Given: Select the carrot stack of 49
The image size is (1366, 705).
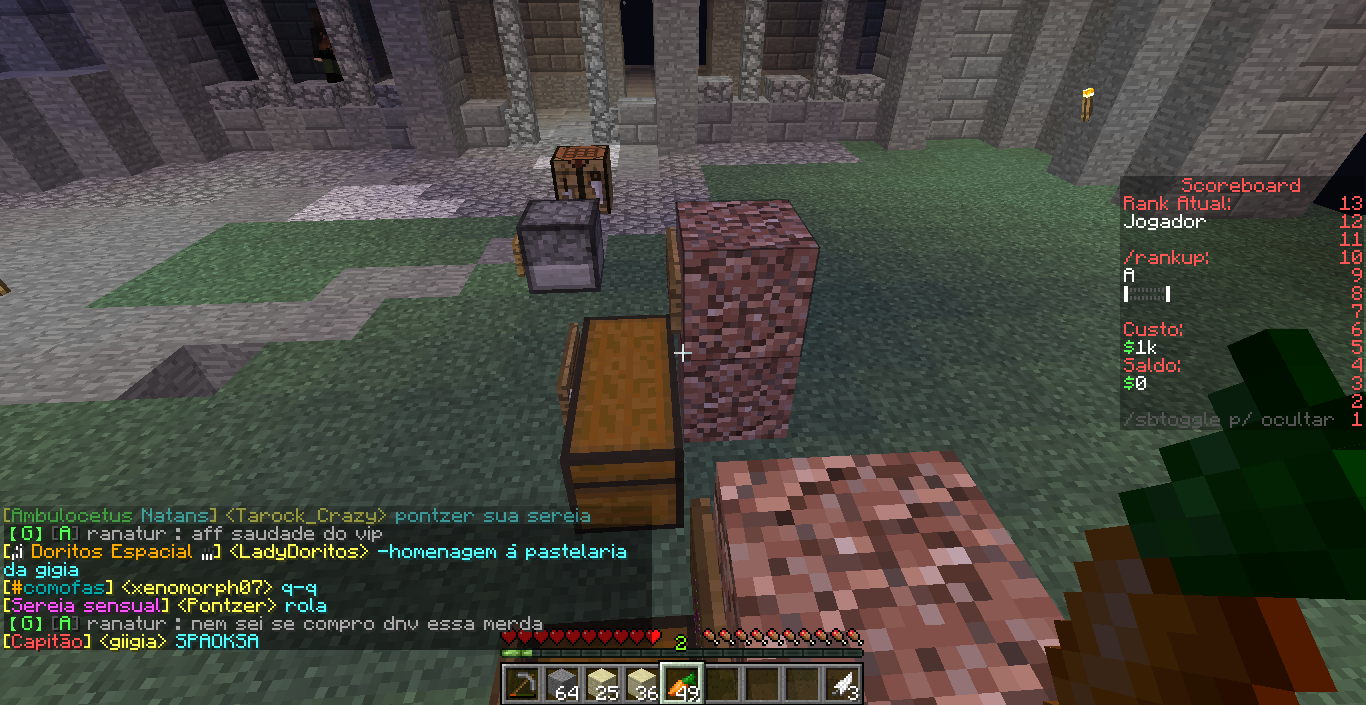Looking at the screenshot, I should [682, 683].
